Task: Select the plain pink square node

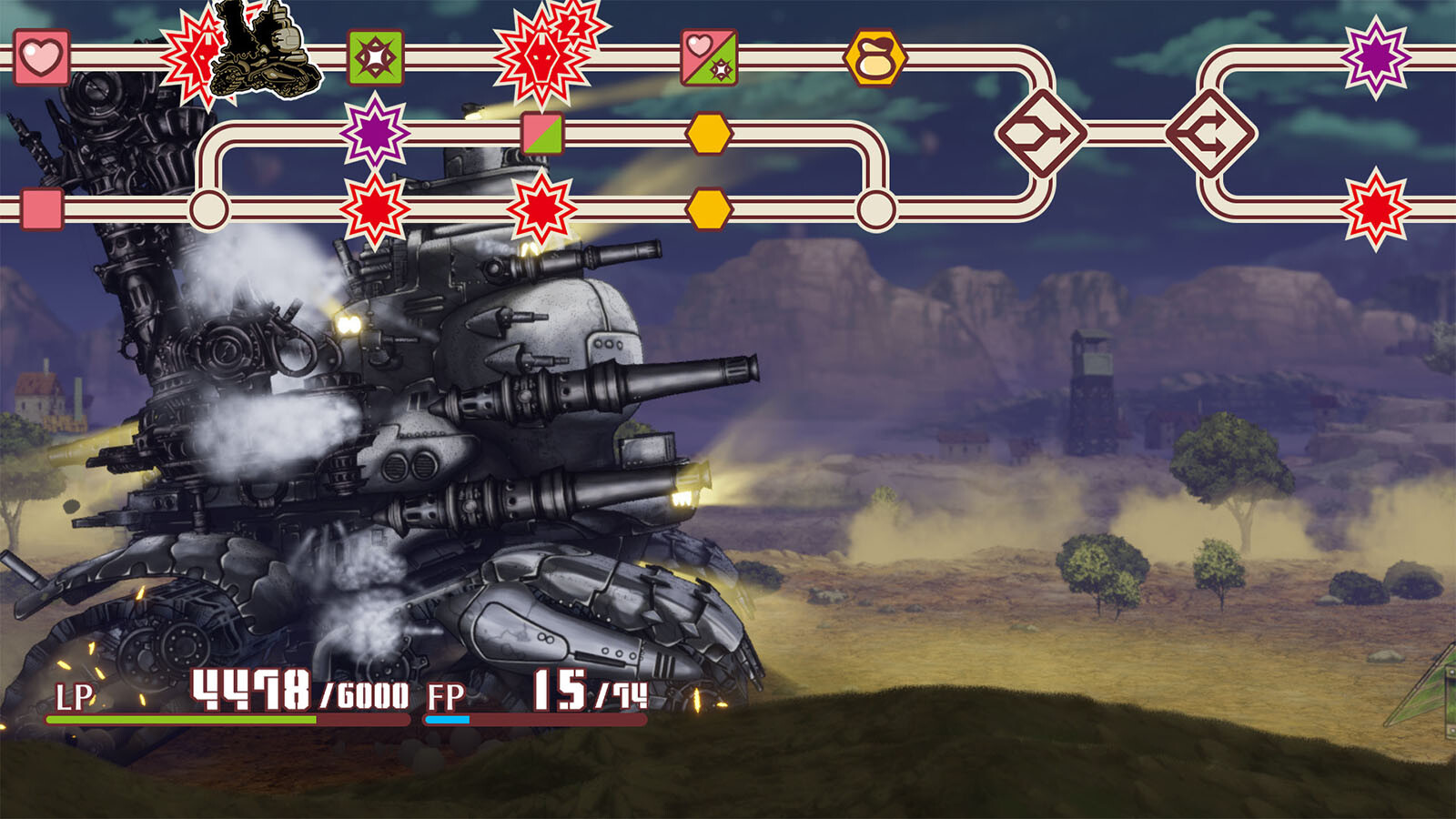Action: 42,209
